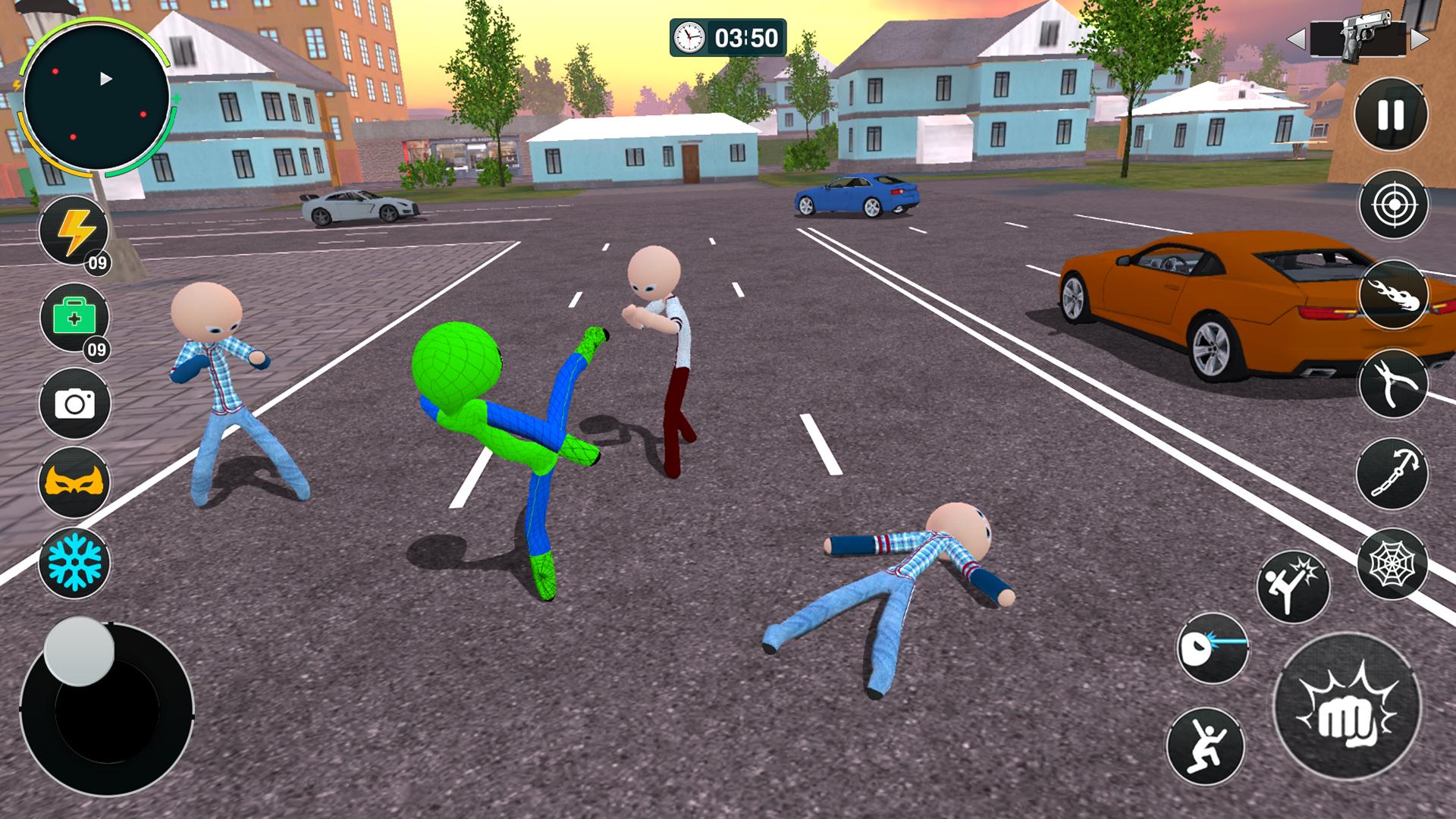
Task: Click the circular radar minimap
Action: click(x=96, y=99)
